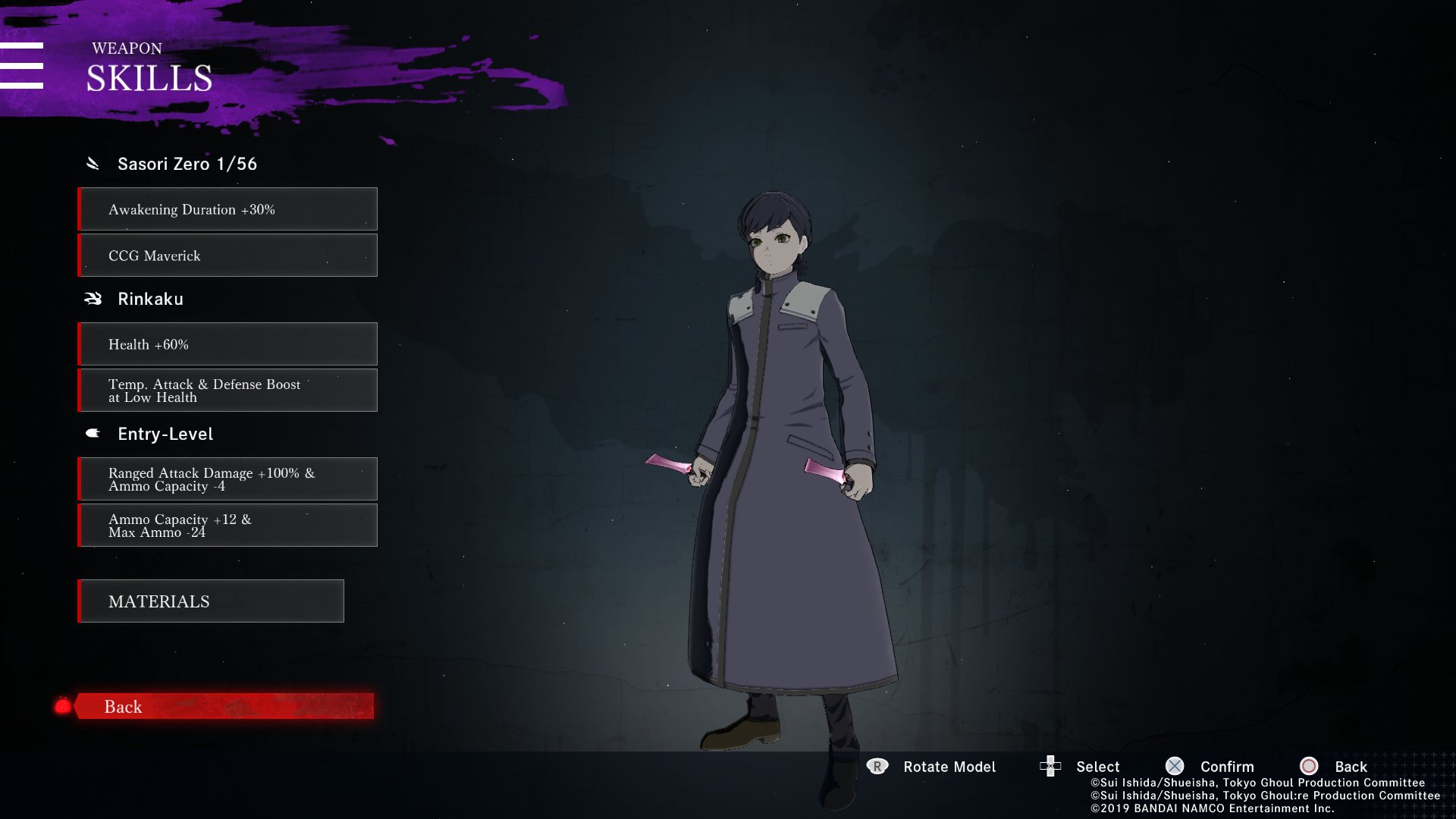Screen dimensions: 1456x819
Task: Choose Ammo Capacity +12 skill entry
Action: pyautogui.click(x=227, y=526)
